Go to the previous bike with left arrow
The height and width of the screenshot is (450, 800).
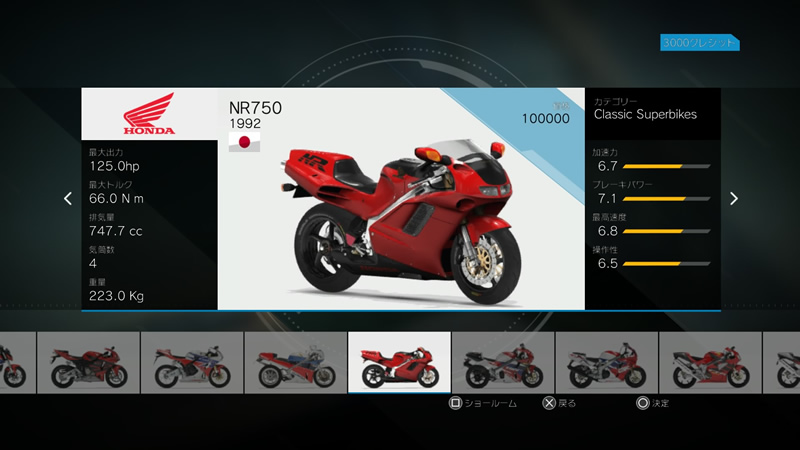68,198
